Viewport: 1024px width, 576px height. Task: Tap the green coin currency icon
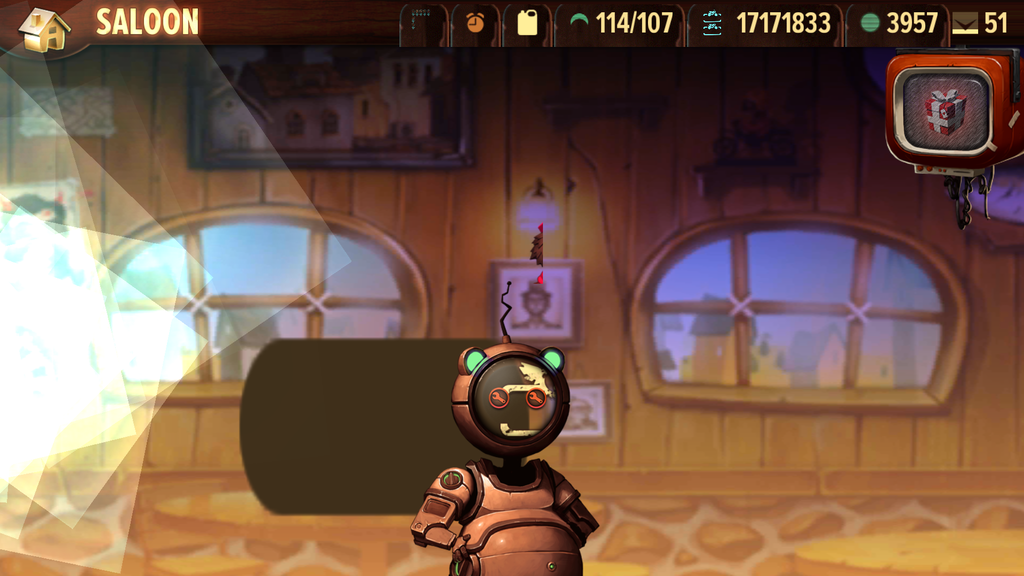pyautogui.click(x=870, y=22)
